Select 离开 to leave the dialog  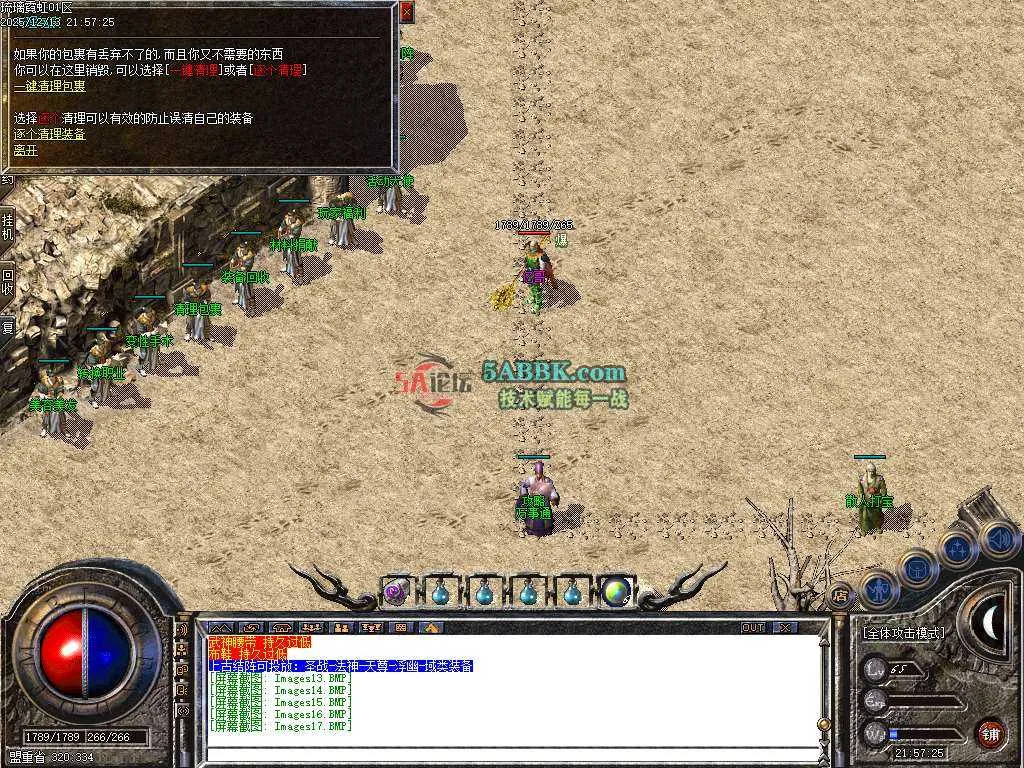[x=25, y=151]
